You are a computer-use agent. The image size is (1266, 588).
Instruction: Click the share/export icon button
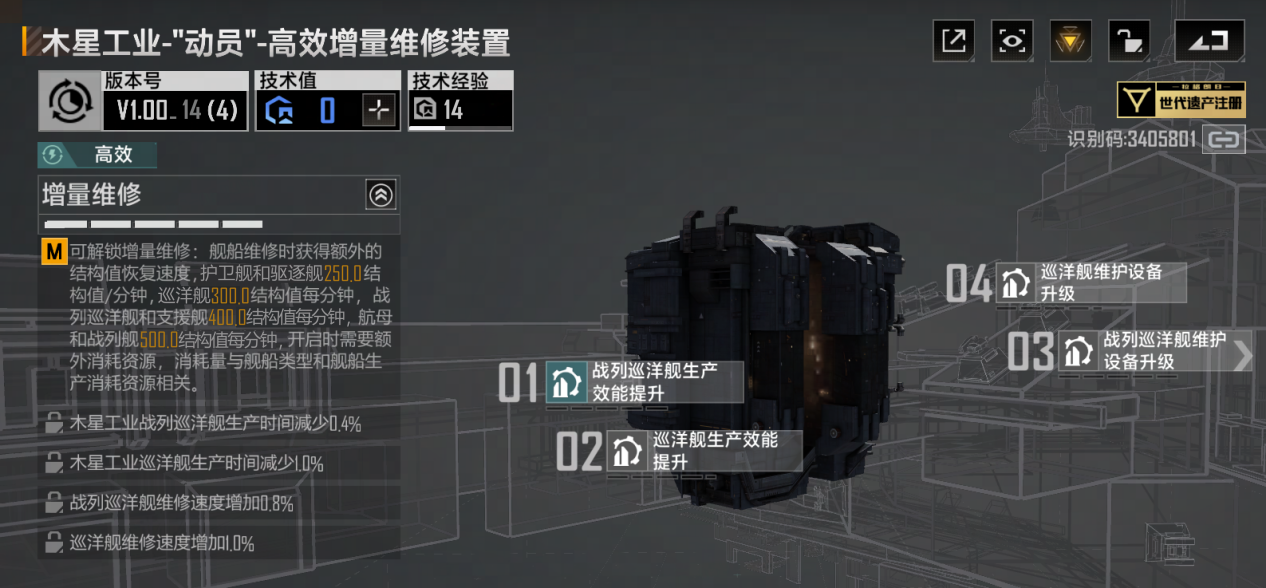(954, 41)
